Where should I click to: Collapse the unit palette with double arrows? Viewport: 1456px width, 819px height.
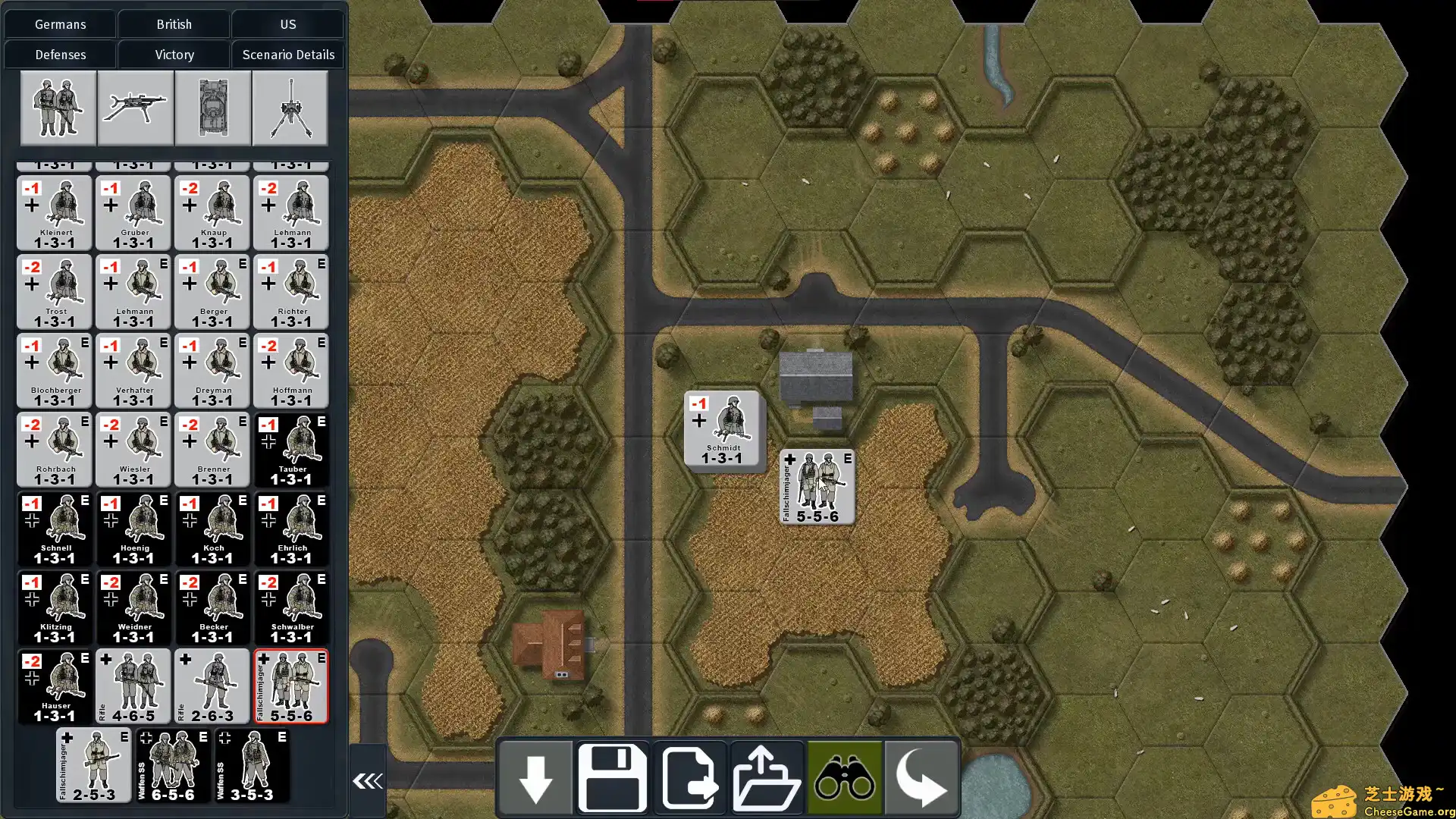coord(368,780)
